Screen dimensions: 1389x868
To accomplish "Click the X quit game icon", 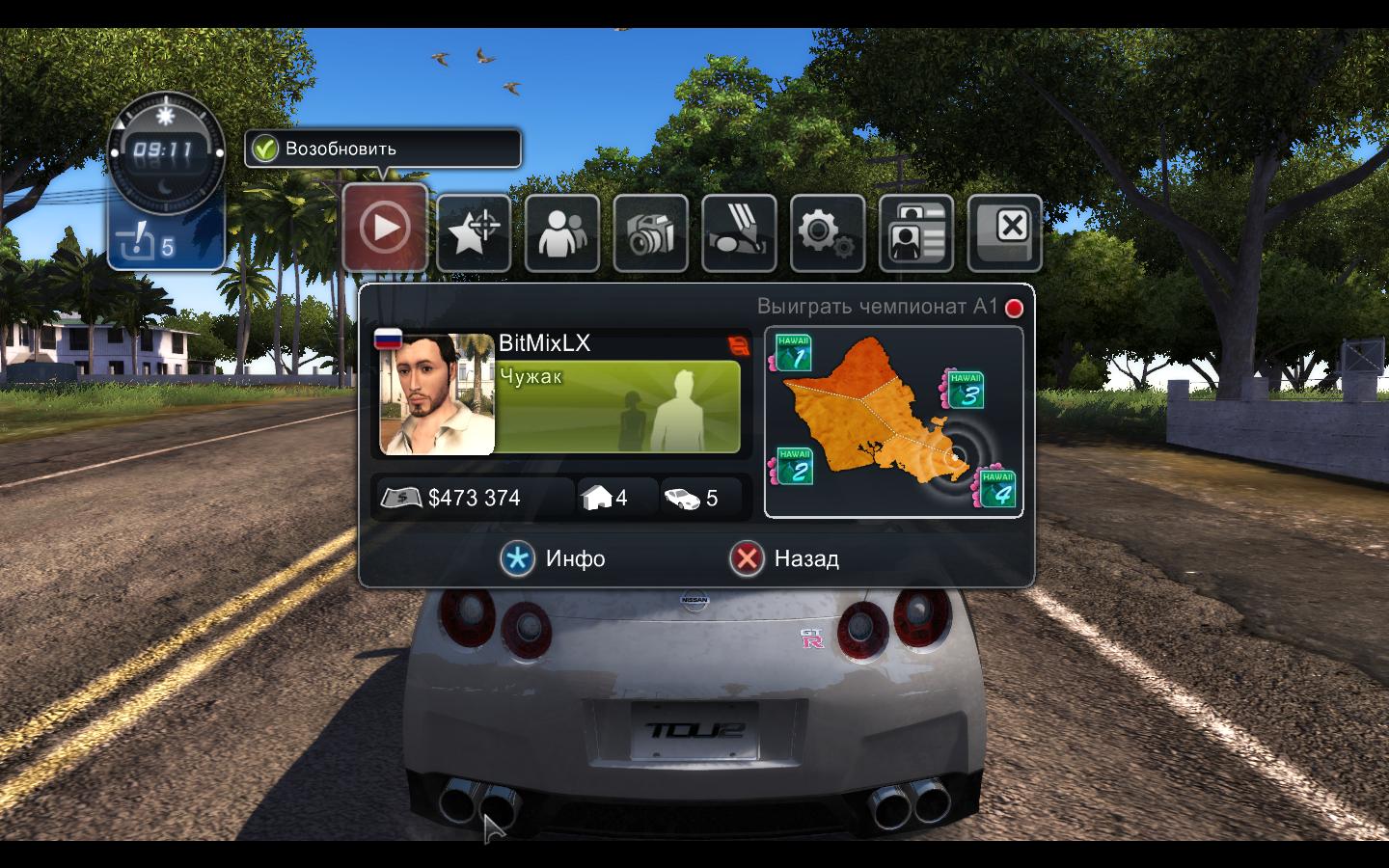I will point(1004,231).
